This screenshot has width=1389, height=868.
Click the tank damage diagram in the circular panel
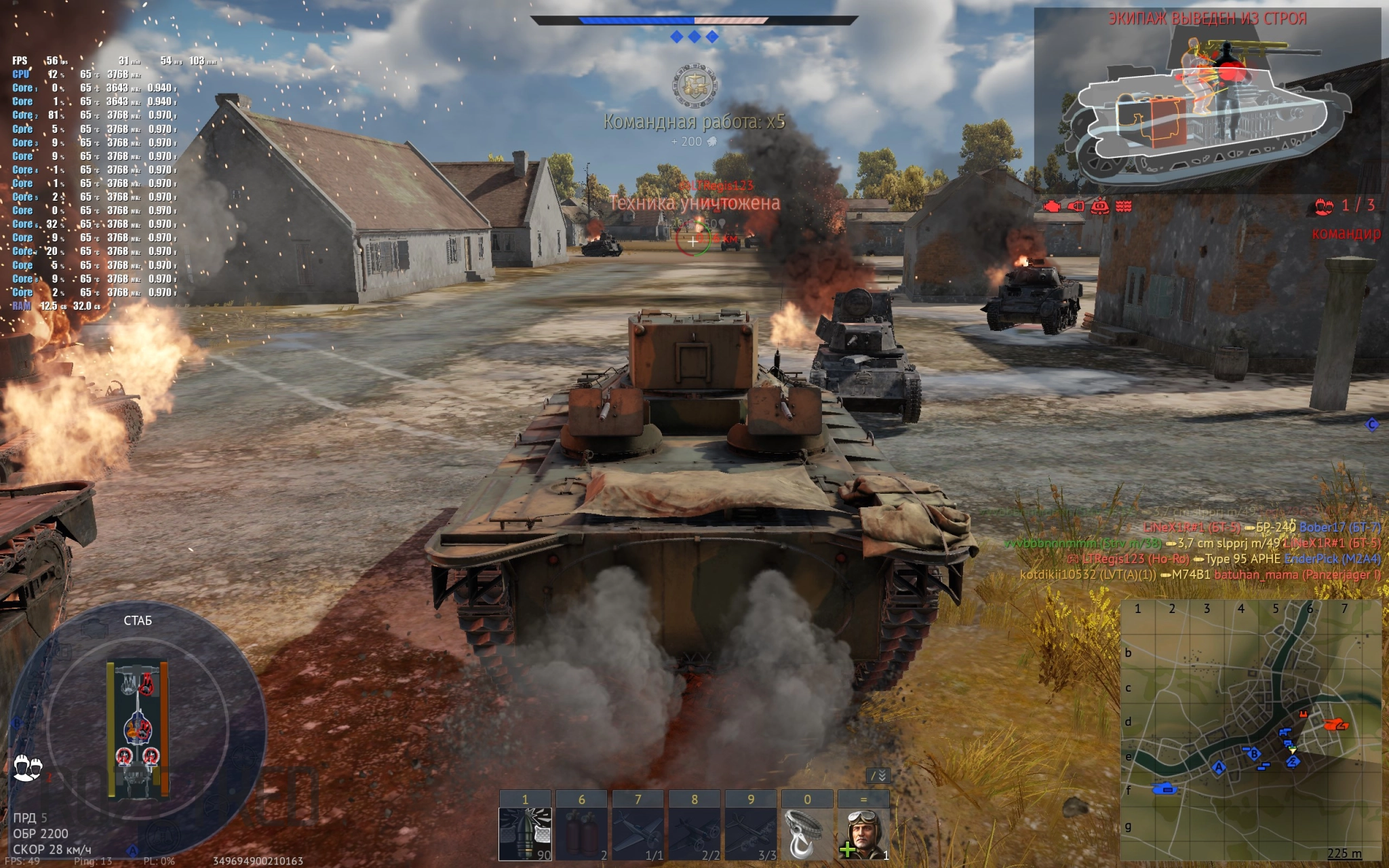coord(137,729)
